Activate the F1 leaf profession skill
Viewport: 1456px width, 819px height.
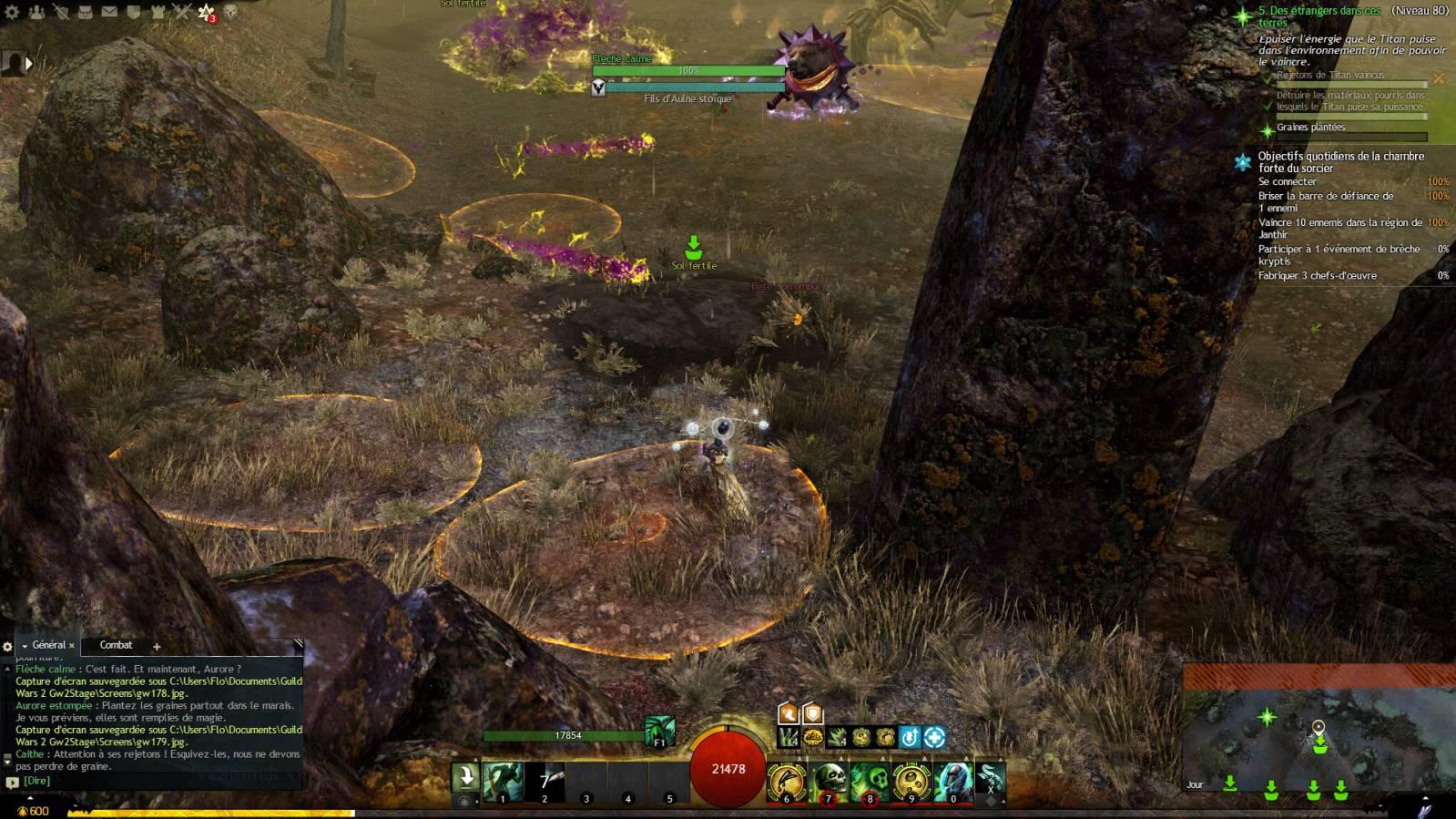point(659,732)
